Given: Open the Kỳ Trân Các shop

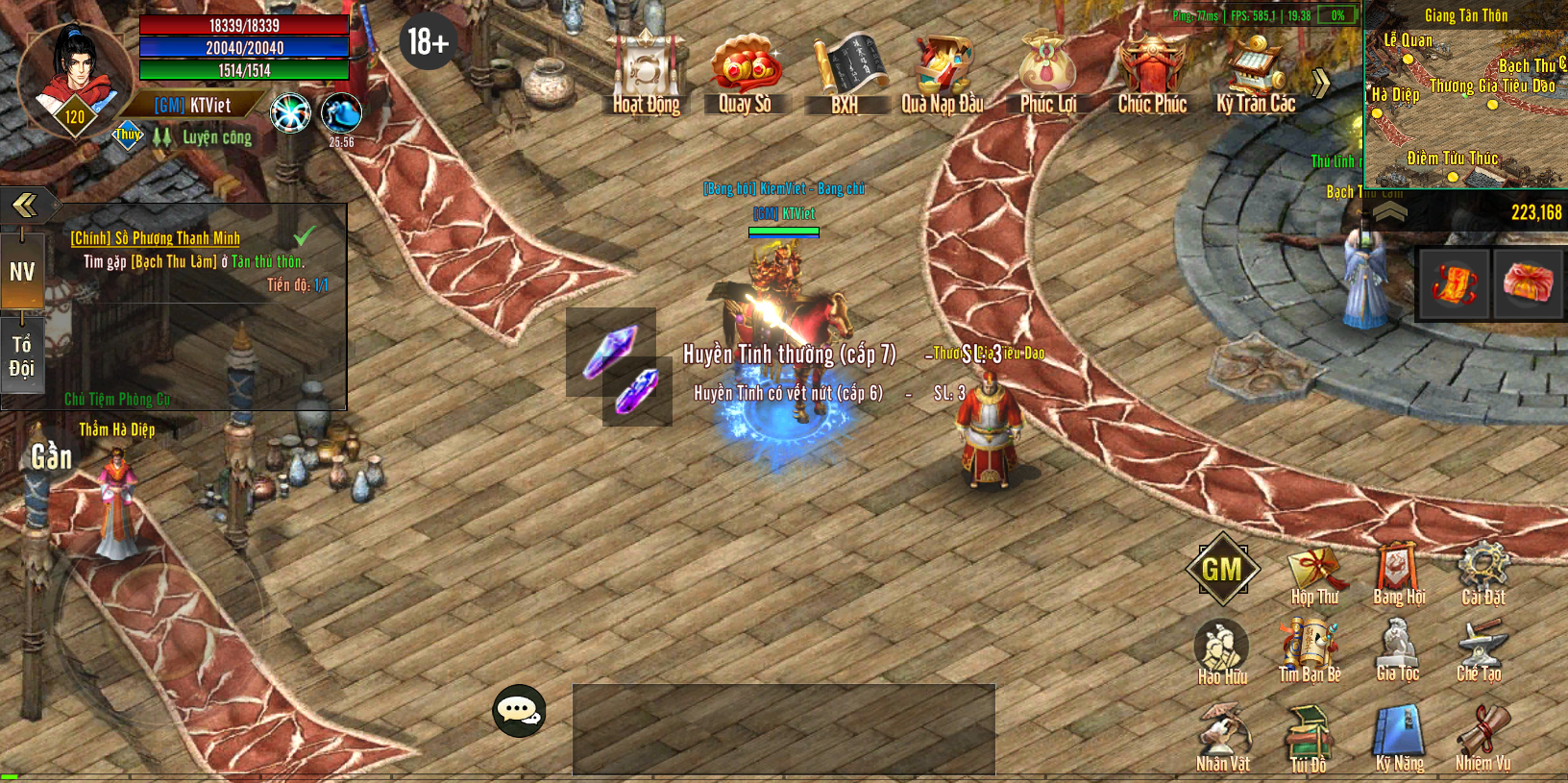Looking at the screenshot, I should pos(1256,71).
